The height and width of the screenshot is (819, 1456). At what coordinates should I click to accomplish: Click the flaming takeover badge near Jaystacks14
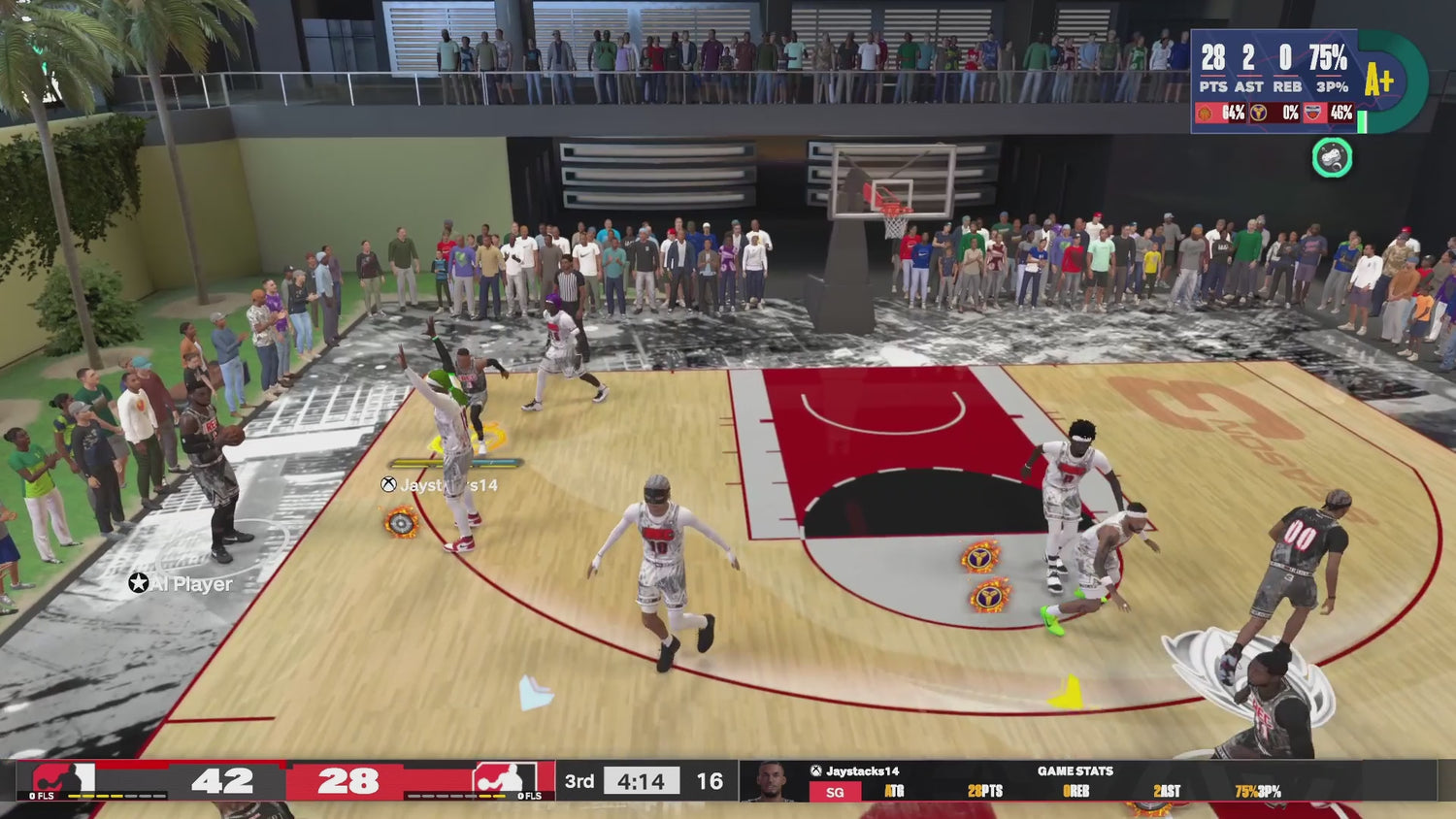pyautogui.click(x=400, y=522)
